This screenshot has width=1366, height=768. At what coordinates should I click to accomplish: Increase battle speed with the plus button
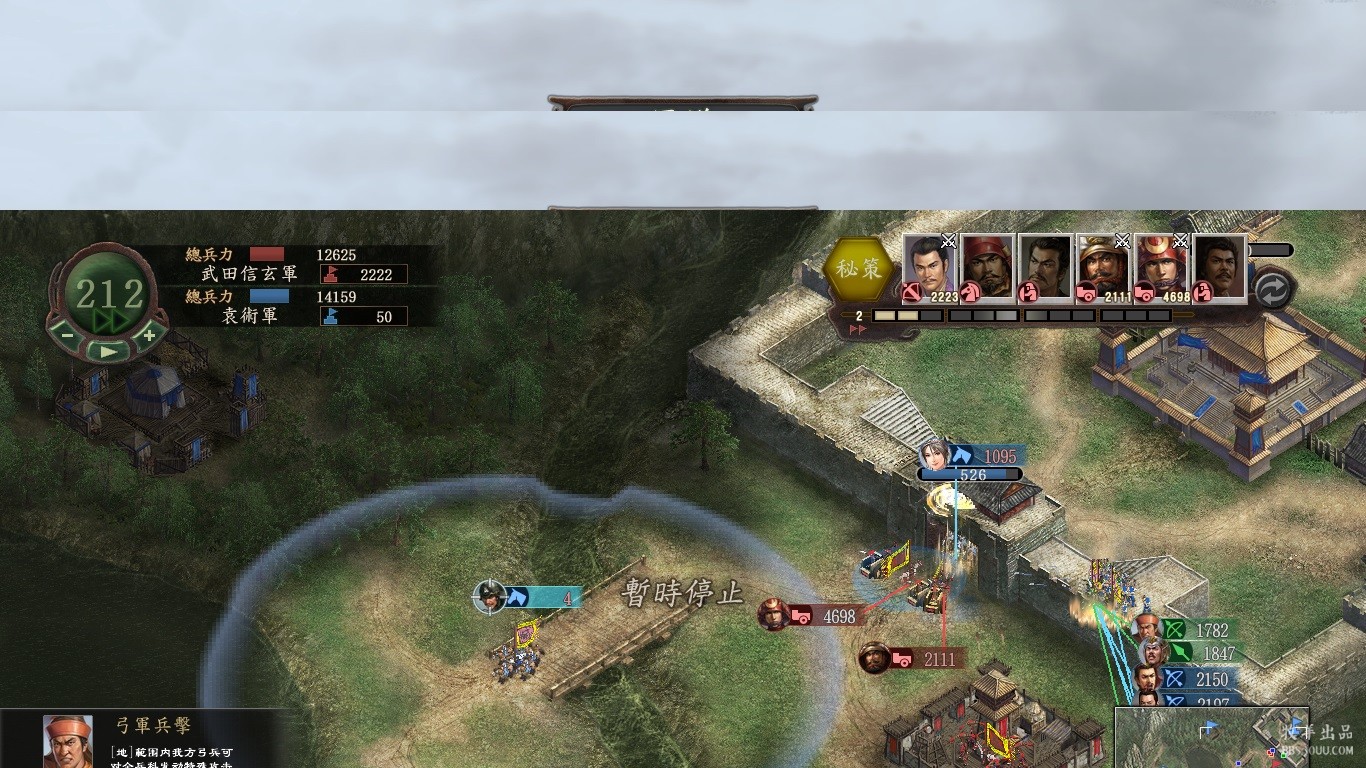click(149, 335)
